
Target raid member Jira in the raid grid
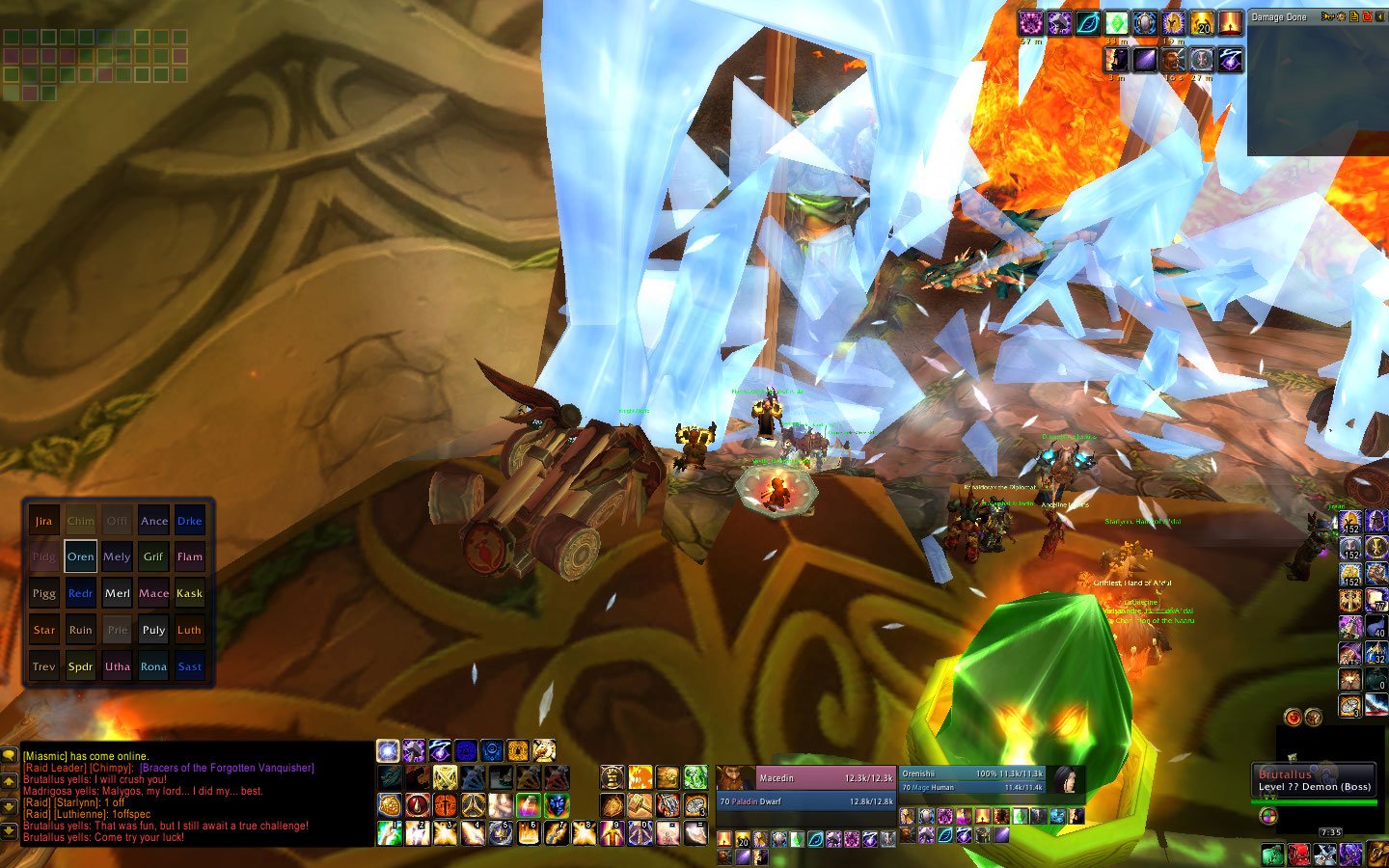44,521
